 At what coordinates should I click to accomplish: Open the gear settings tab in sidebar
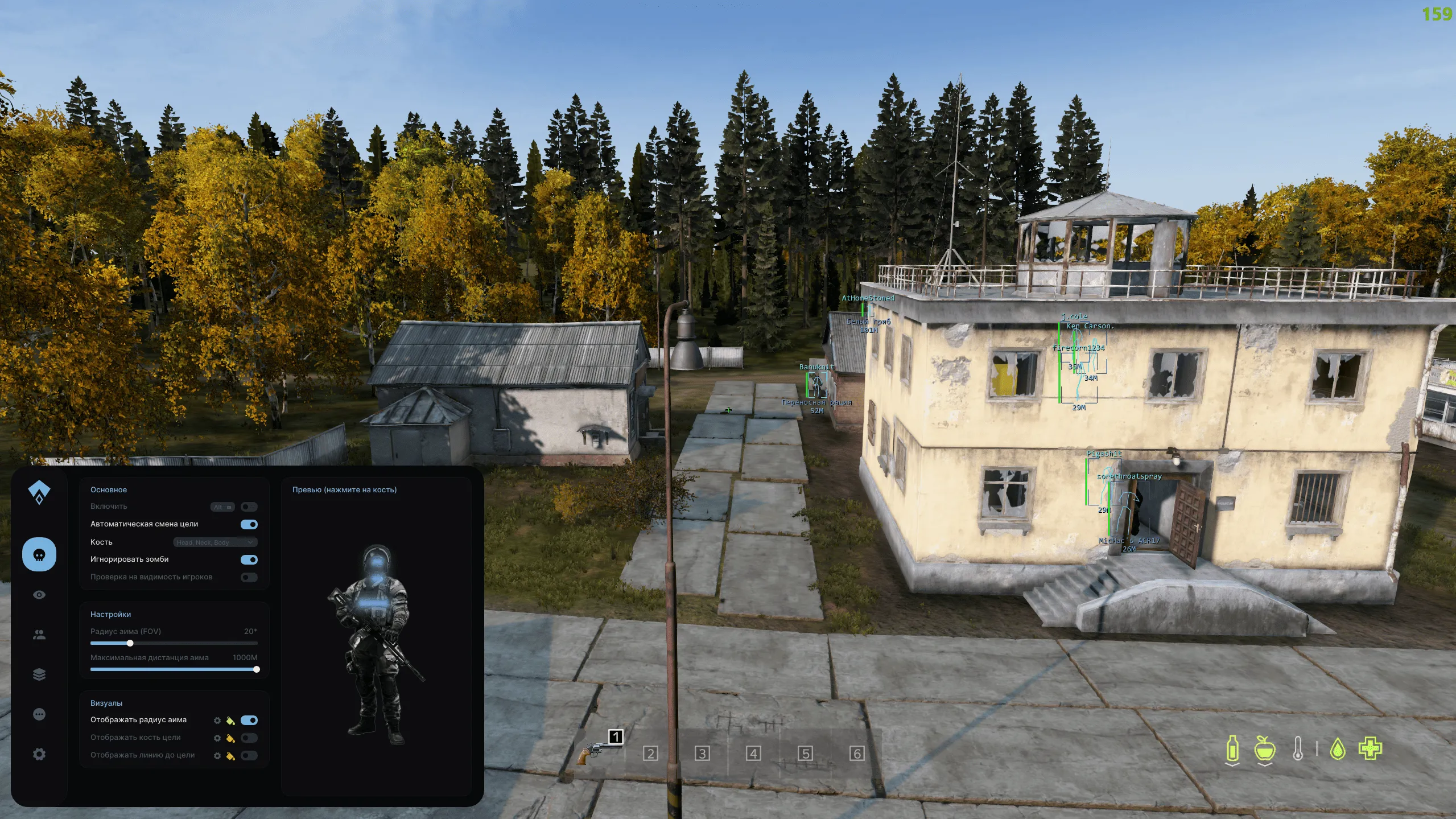39,754
